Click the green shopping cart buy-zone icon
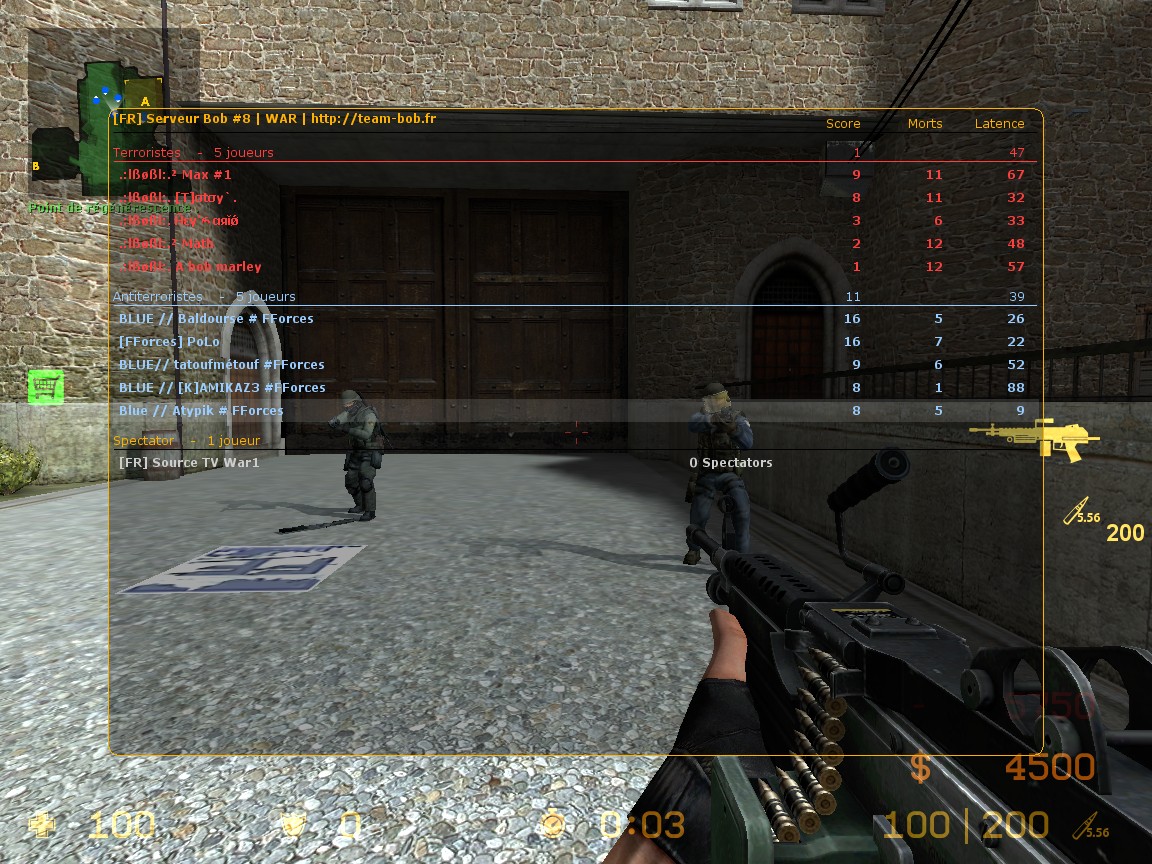1152x864 pixels. click(x=46, y=387)
